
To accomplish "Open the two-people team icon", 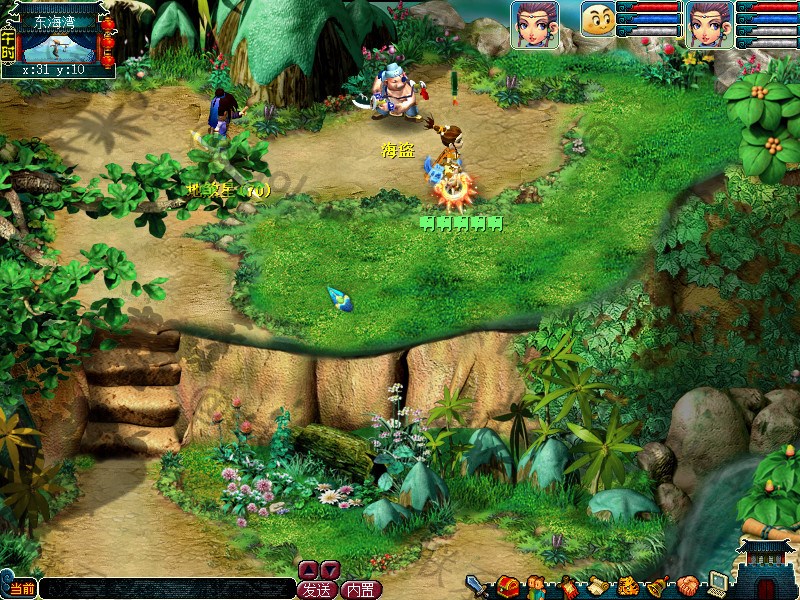I will [538, 586].
